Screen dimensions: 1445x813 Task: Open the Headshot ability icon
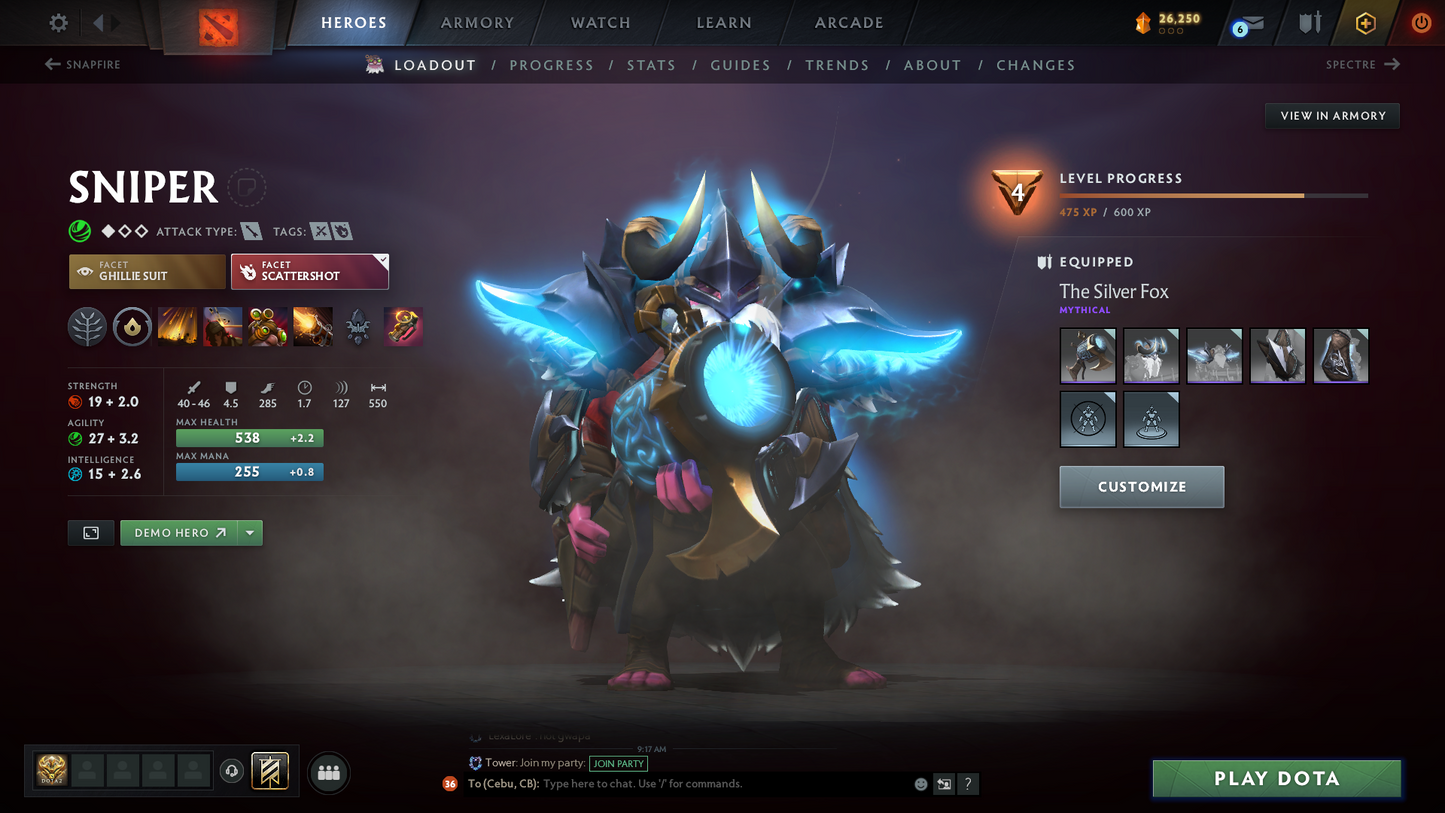[x=223, y=326]
